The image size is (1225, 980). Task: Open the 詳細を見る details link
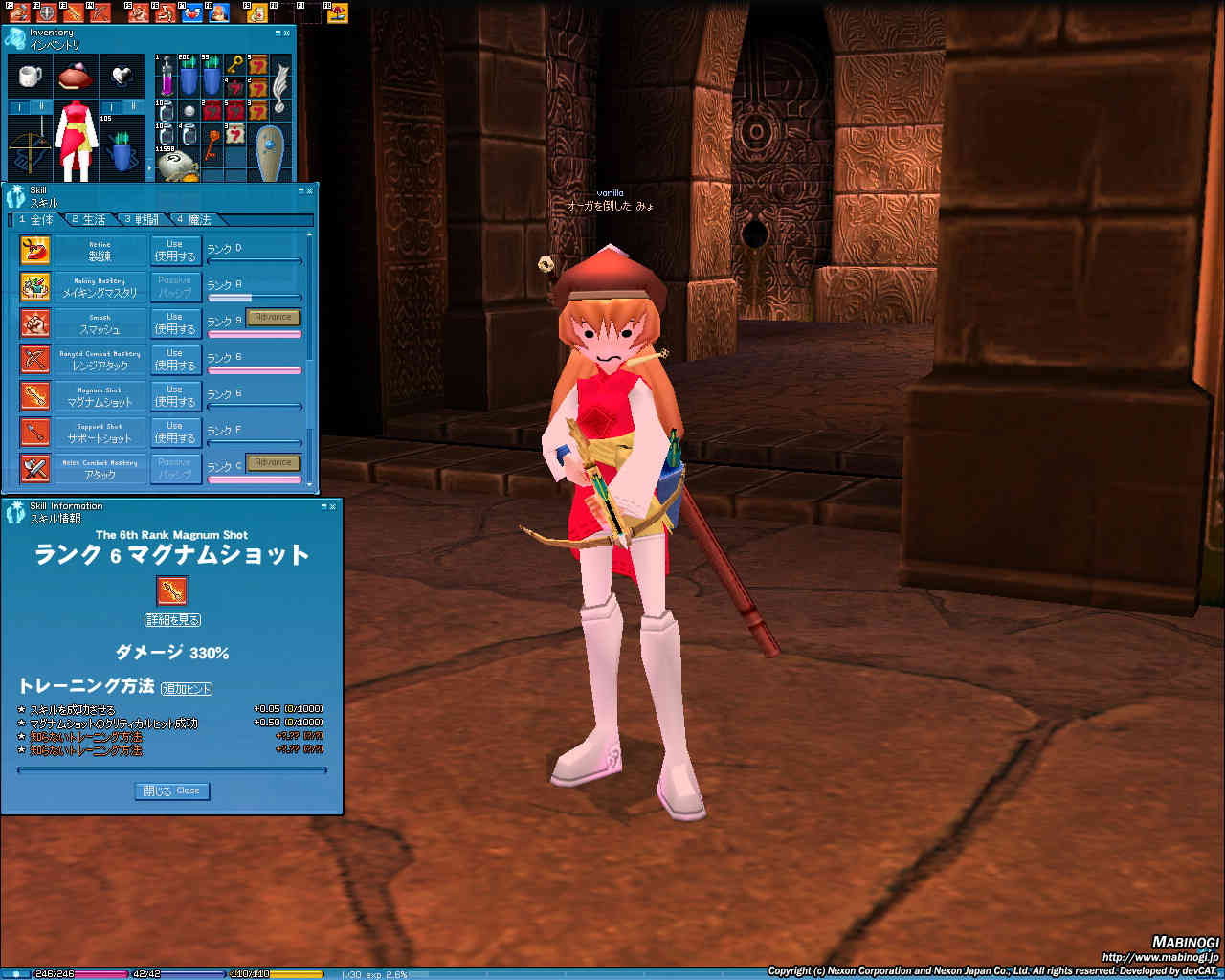pos(172,620)
